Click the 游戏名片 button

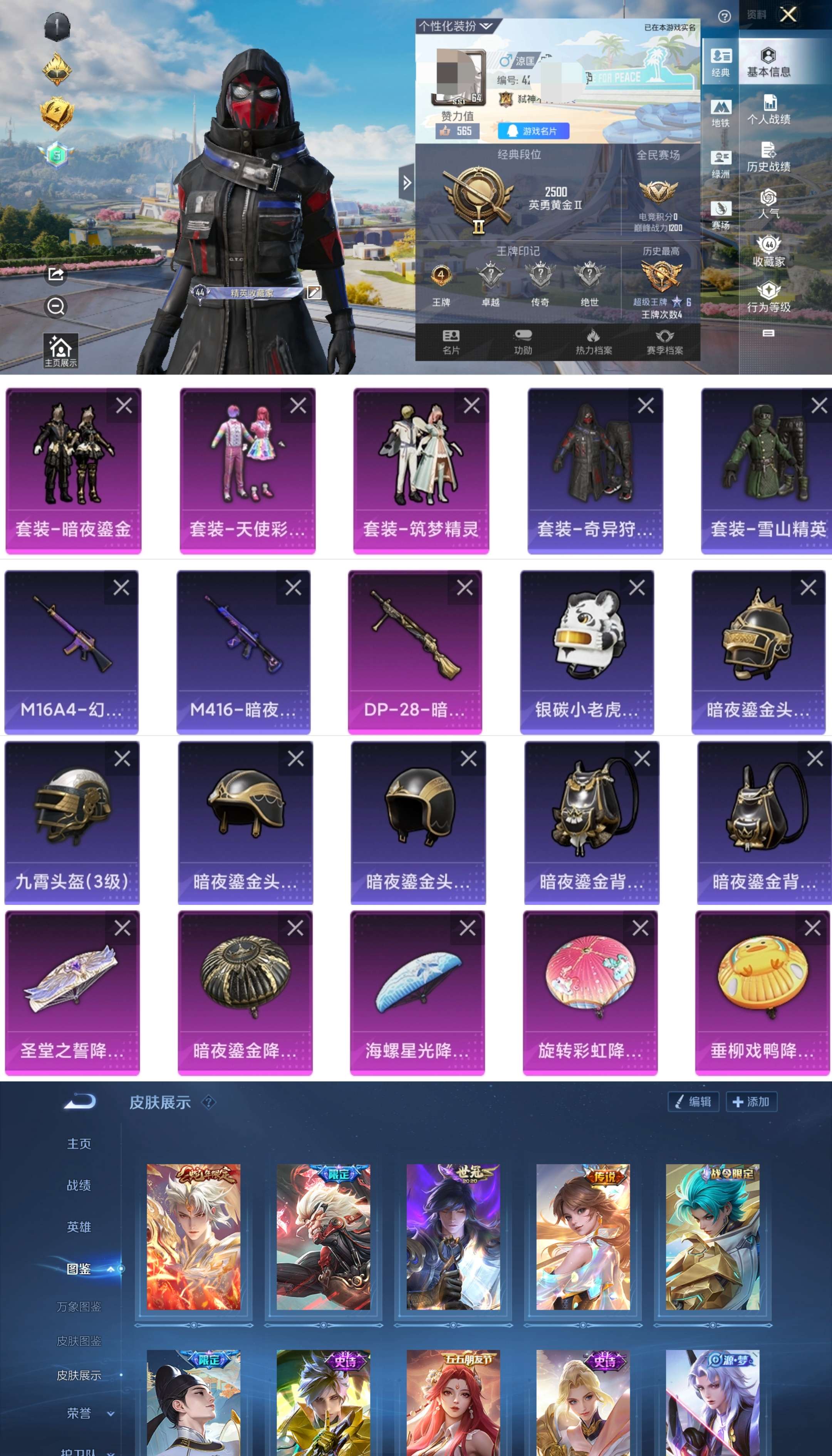click(533, 131)
